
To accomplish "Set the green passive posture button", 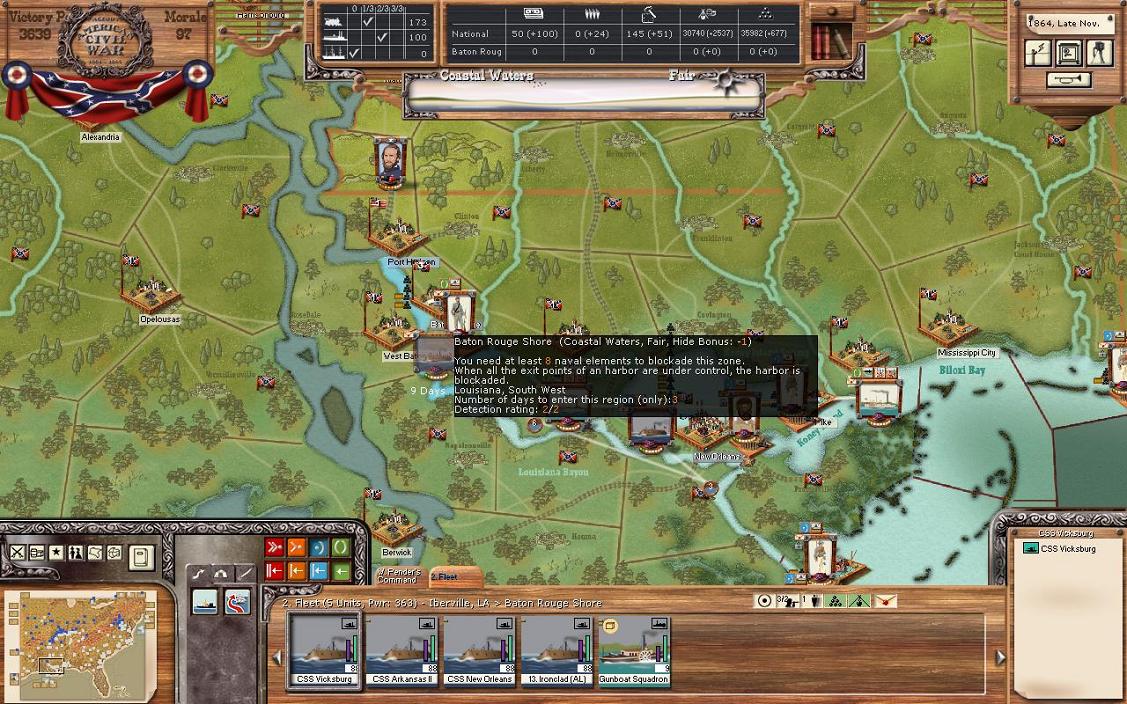I will pos(341,548).
